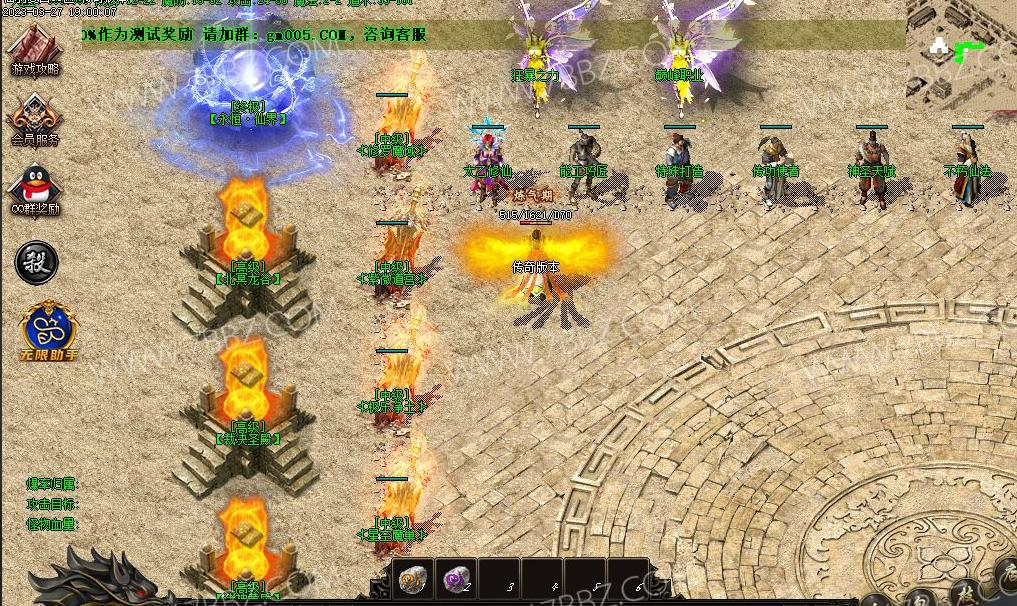Screen dimensions: 1017x606
Task: Open the 无限助手 assistant panel
Action: coord(49,328)
